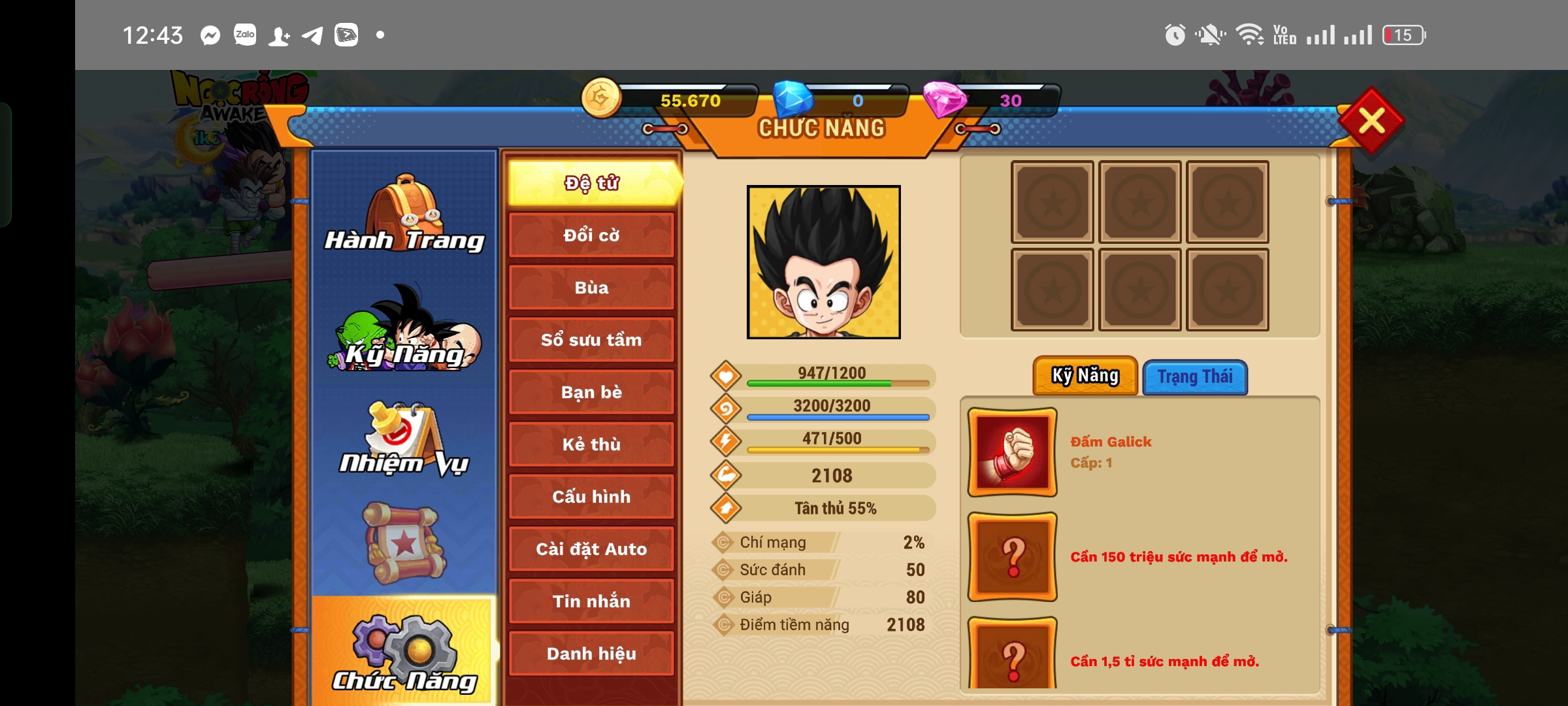1568x706 pixels.
Task: Click the gold coin currency icon
Action: 604,101
